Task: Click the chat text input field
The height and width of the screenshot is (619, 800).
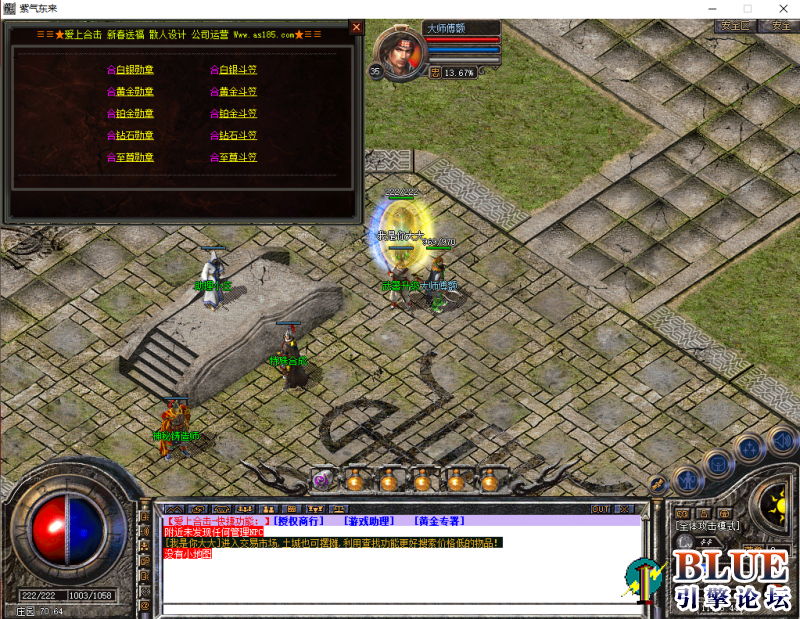Action: (400, 609)
